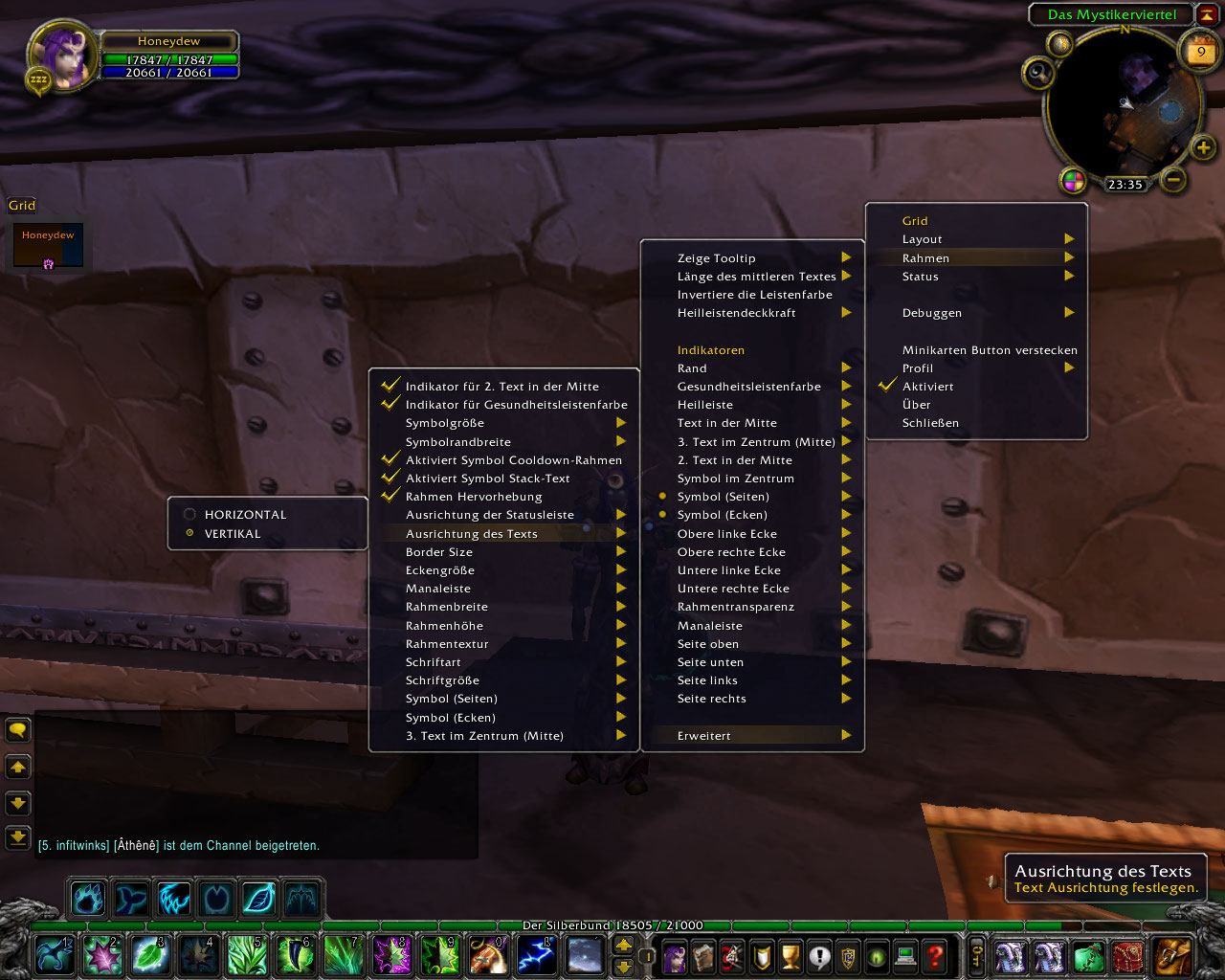Screen dimensions: 1225x980
Task: Open the Heilleistendeckkraft submenu
Action: point(737,313)
